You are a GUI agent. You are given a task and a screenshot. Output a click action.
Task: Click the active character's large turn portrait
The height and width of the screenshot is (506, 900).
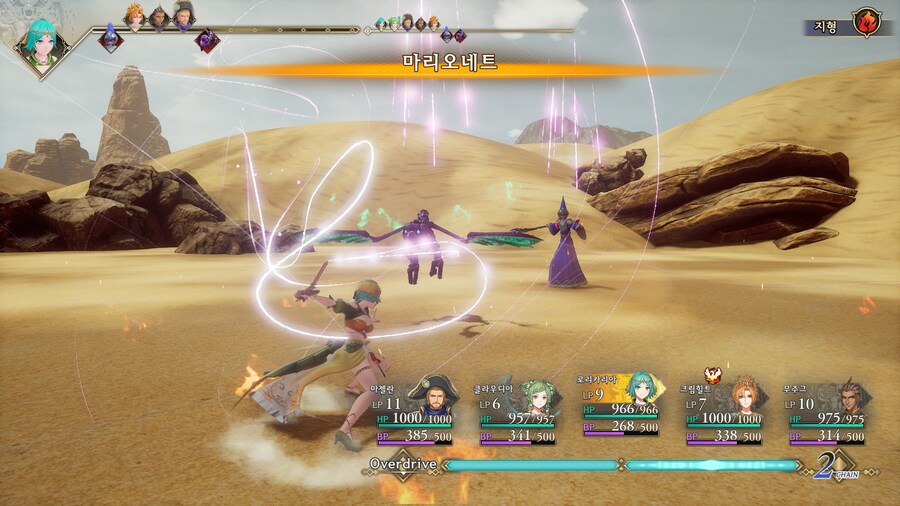click(x=42, y=43)
